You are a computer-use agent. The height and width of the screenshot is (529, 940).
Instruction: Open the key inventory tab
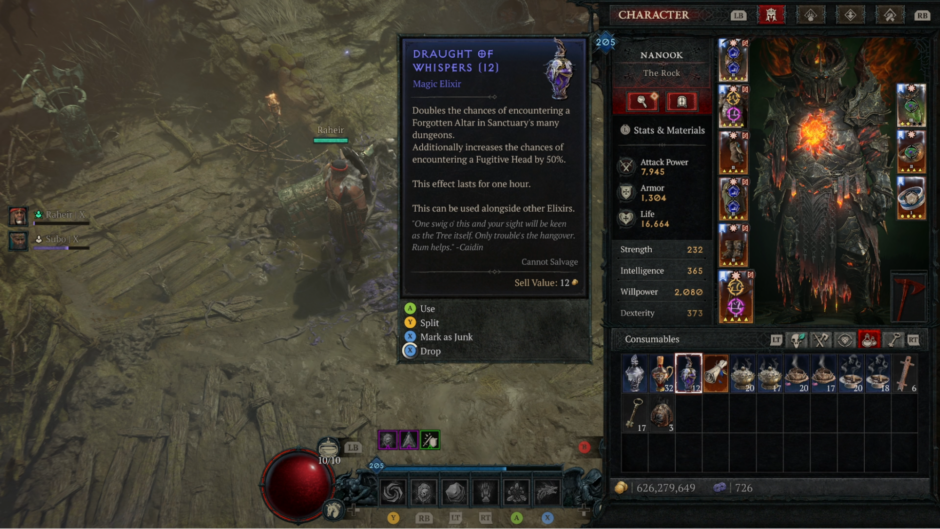click(894, 340)
